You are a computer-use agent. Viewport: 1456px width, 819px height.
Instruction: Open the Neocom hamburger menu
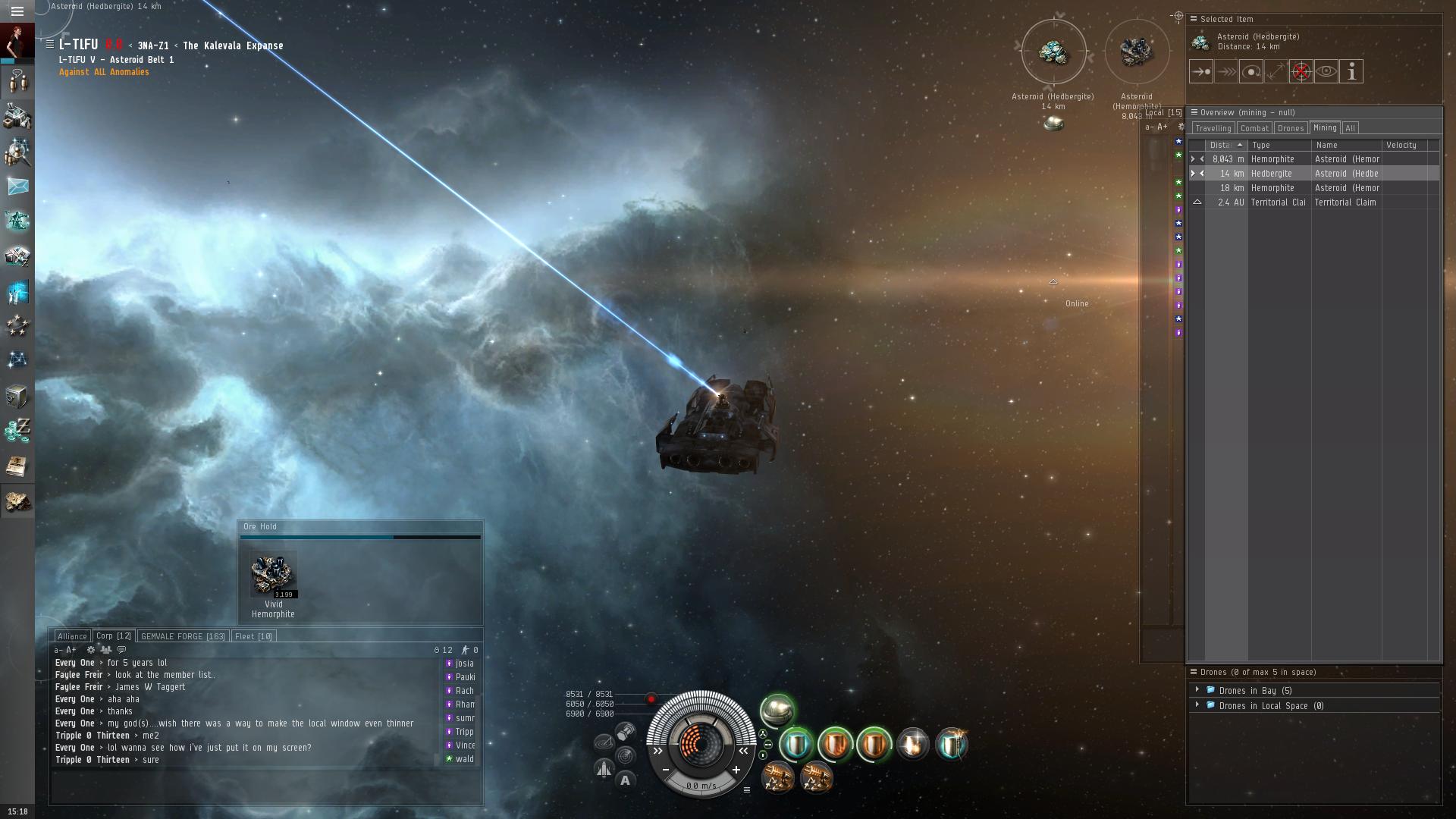17,11
